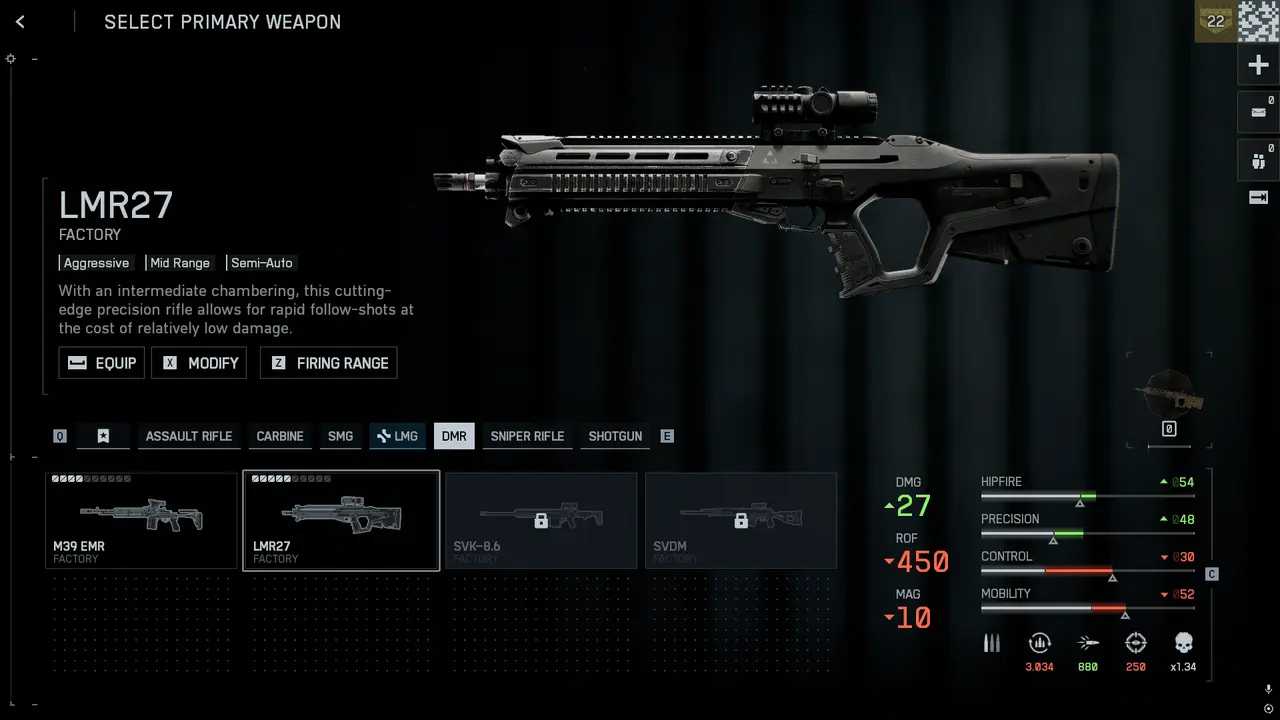Choose the DMR tab
The width and height of the screenshot is (1280, 720).
click(454, 436)
